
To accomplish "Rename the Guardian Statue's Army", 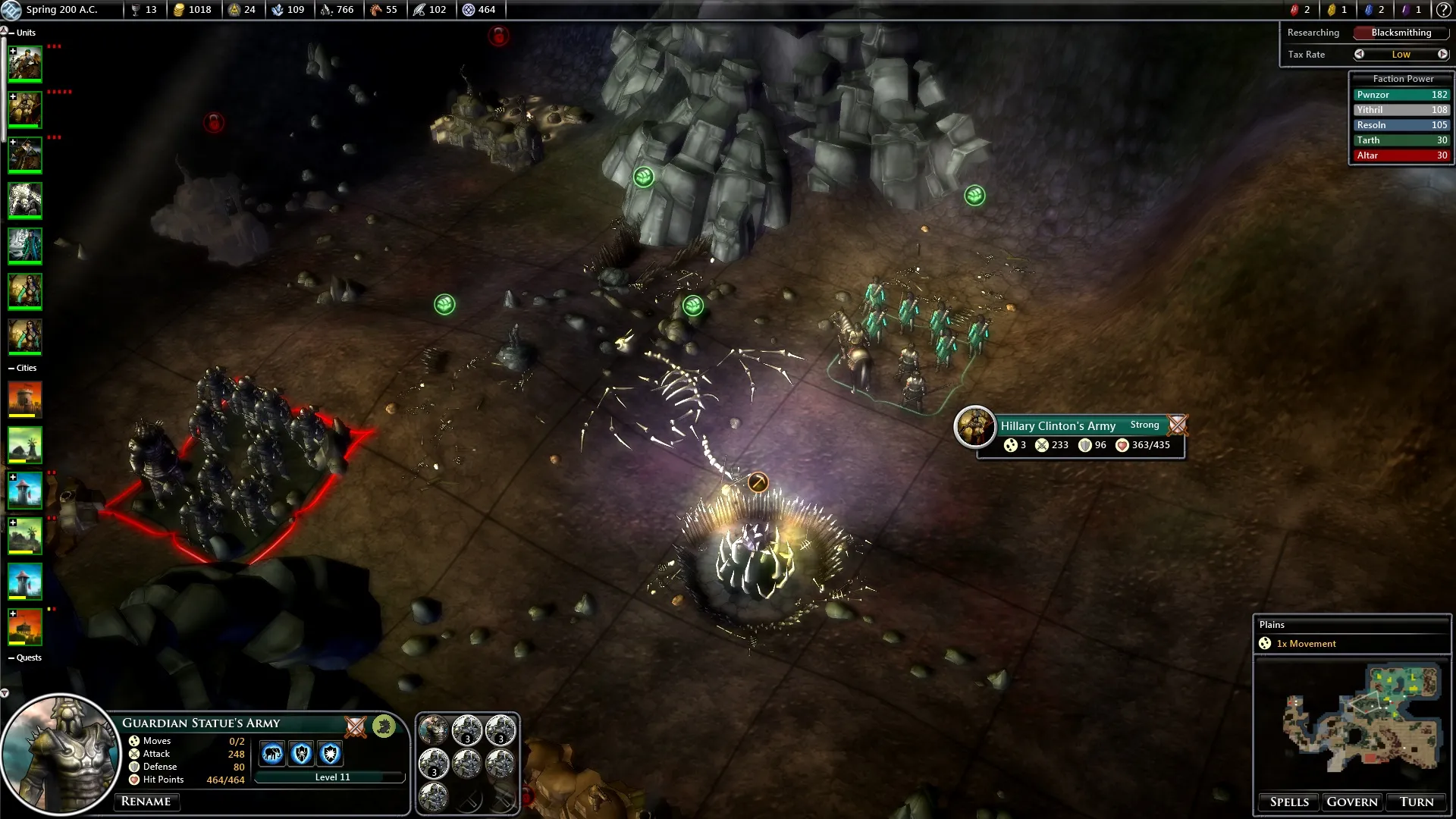I will click(x=146, y=802).
